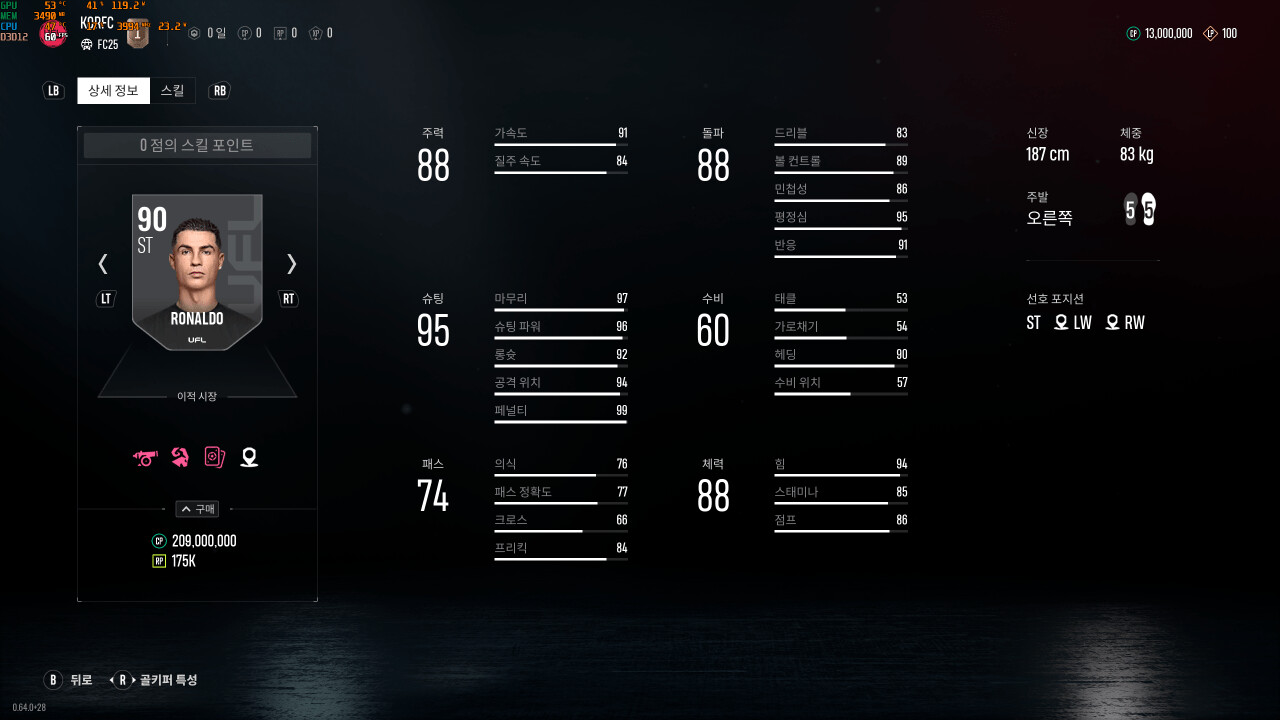Image resolution: width=1280 pixels, height=720 pixels.
Task: Show the previous player with the left arrow
Action: [x=103, y=264]
